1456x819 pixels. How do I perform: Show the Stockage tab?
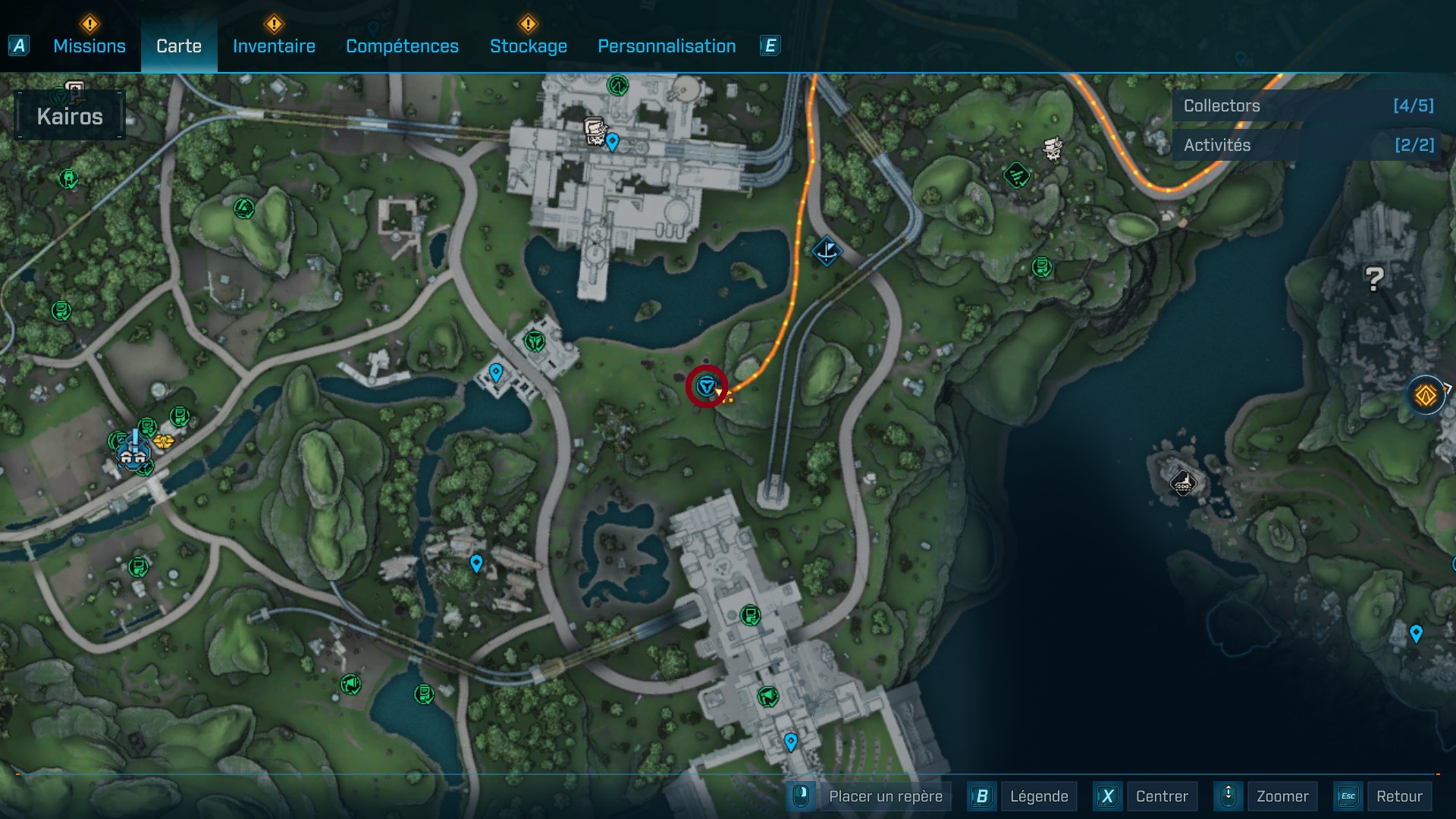pos(528,46)
